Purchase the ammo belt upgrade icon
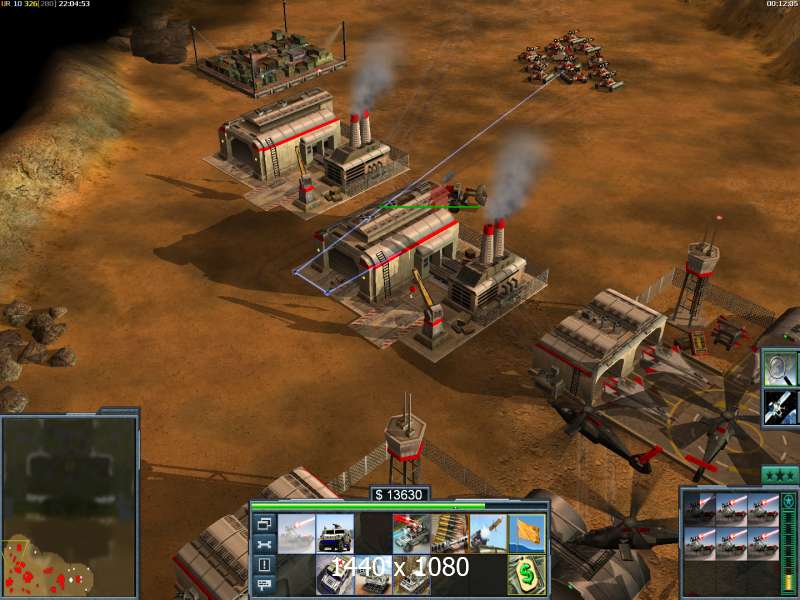 [x=449, y=534]
